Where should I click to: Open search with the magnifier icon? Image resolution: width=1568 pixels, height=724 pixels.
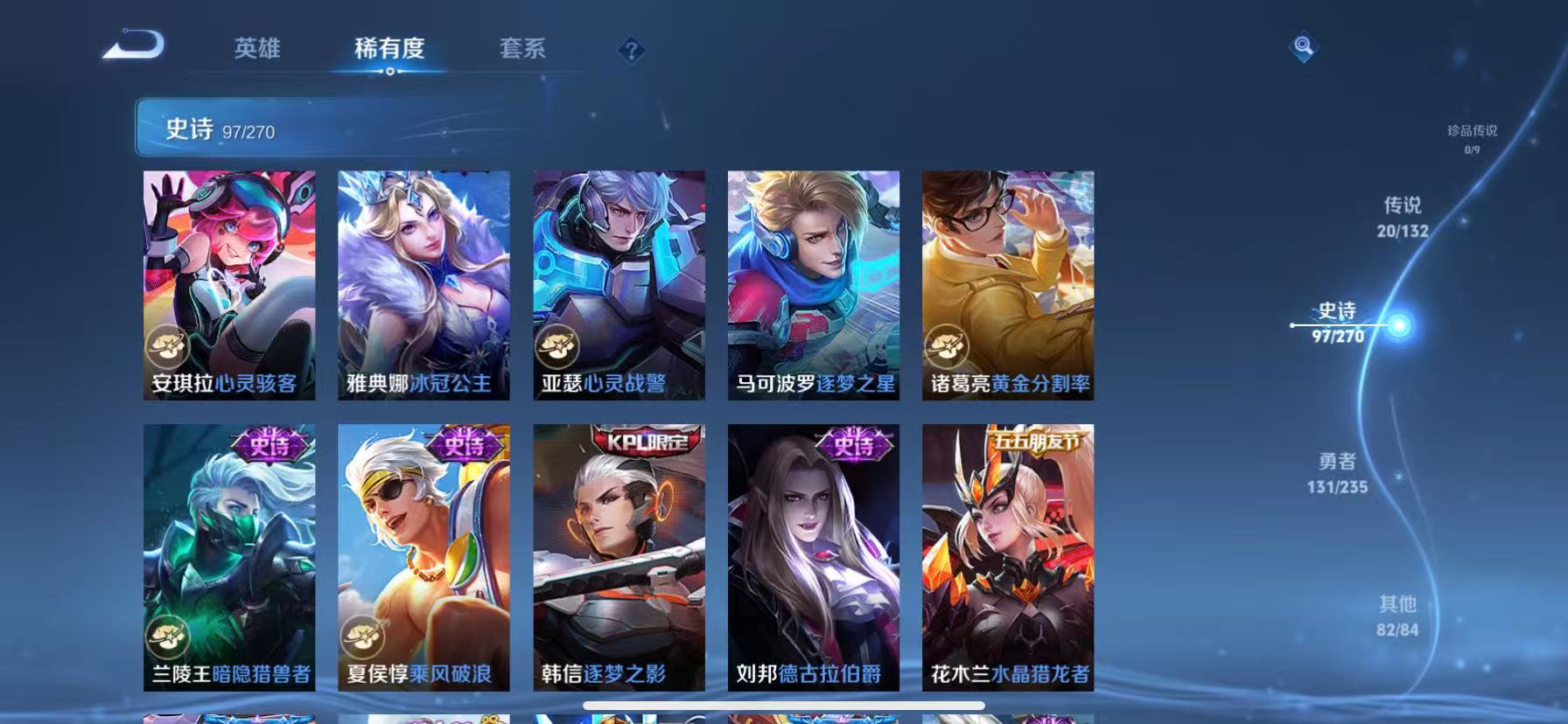click(1304, 46)
